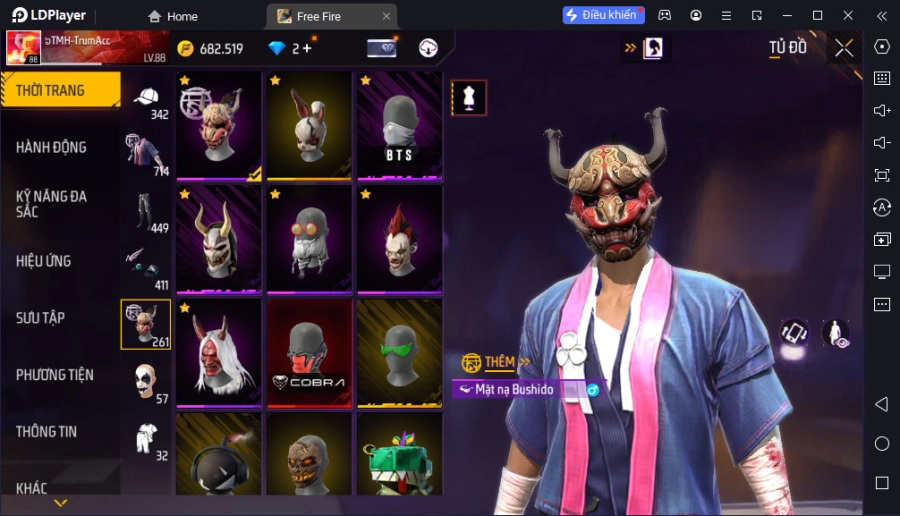The height and width of the screenshot is (516, 900).
Task: Click the Thêm button above the mask name
Action: [497, 362]
